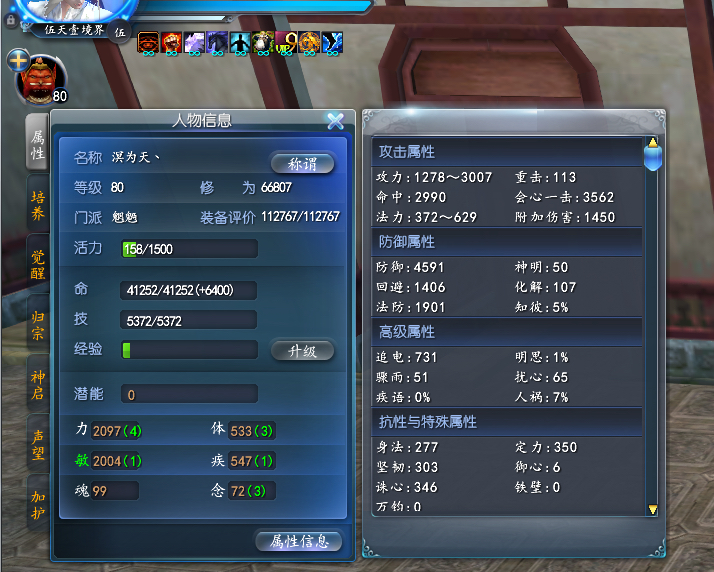Close the 人物信息 character info window
Image resolution: width=714 pixels, height=572 pixels.
[335, 121]
